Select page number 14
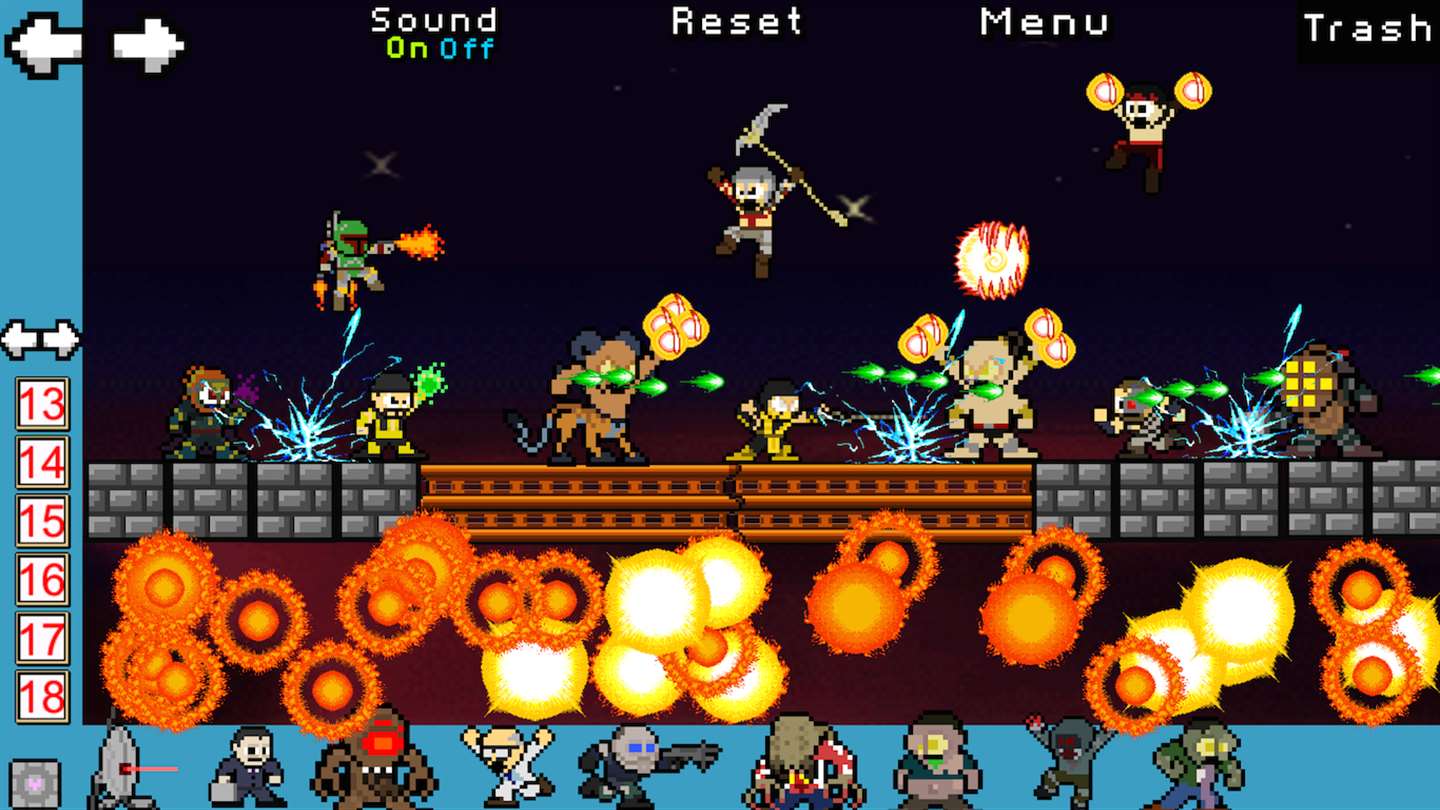Screen dimensions: 1440x810 (x=42, y=462)
